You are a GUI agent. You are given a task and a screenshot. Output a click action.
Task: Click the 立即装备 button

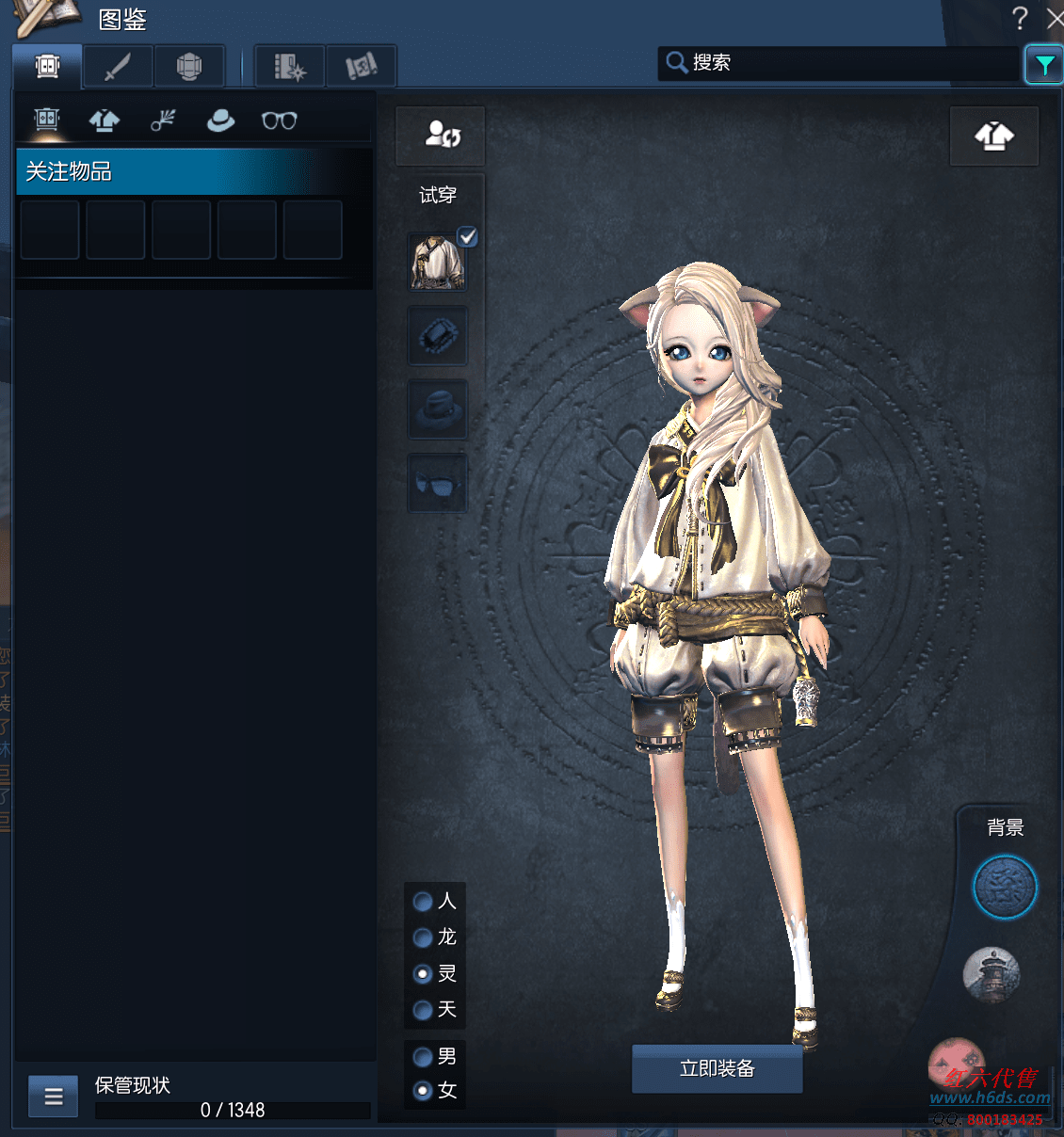point(717,1068)
